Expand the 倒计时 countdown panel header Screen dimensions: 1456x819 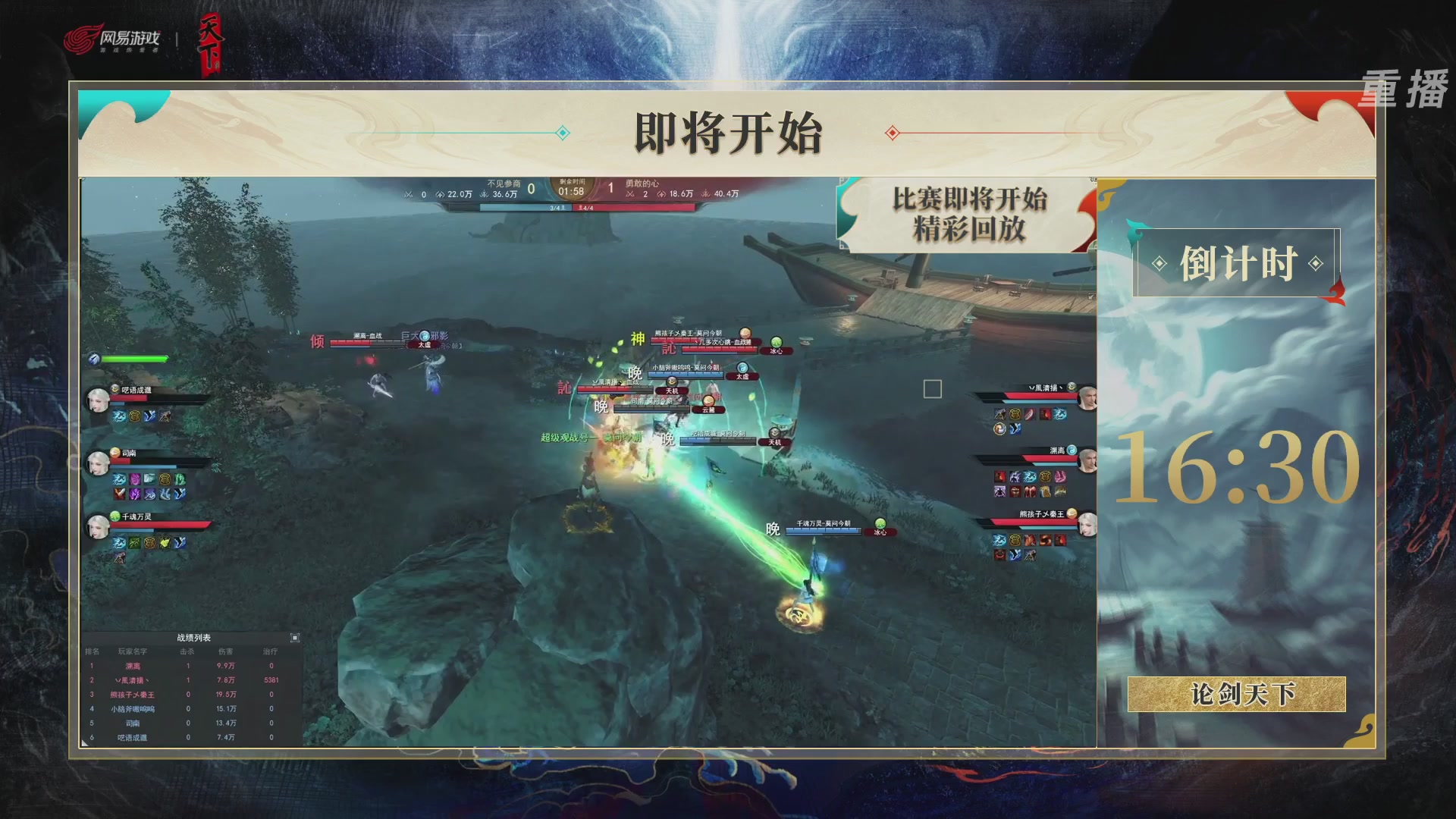[1239, 262]
